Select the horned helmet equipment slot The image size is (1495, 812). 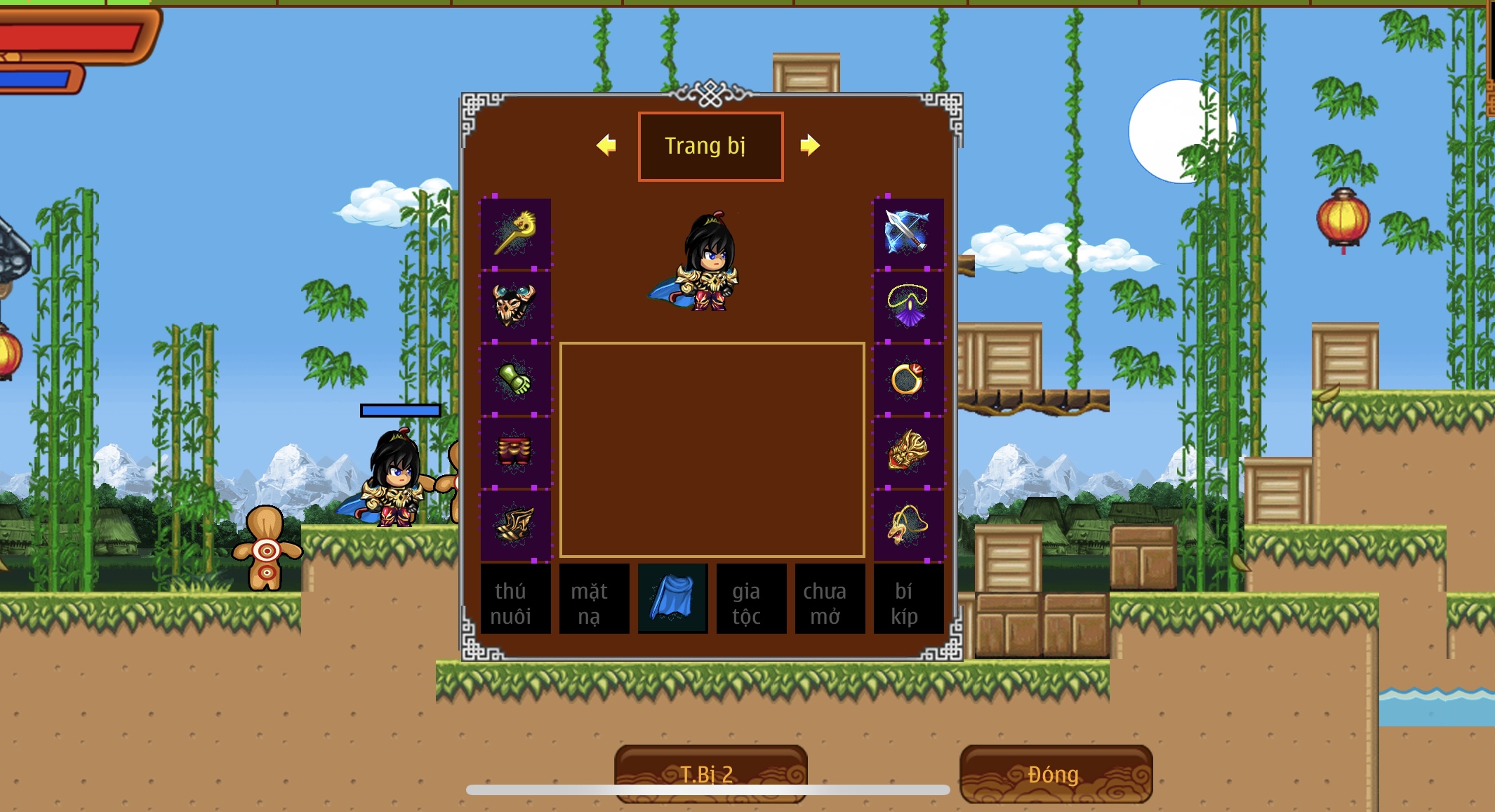[516, 306]
